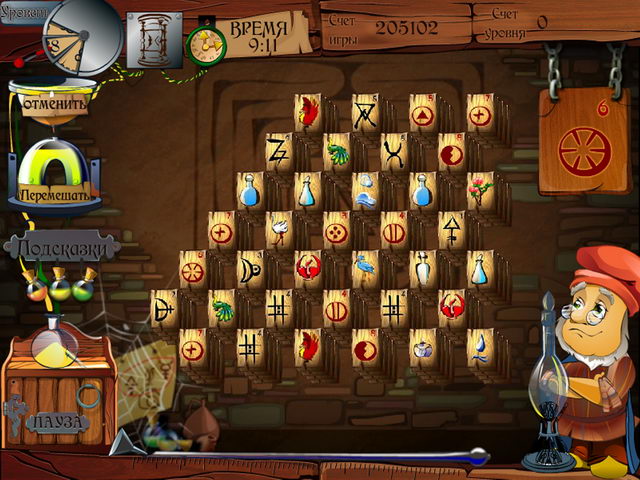Pick the blue cloud tile
This screenshot has width=640, height=480.
coord(365,189)
